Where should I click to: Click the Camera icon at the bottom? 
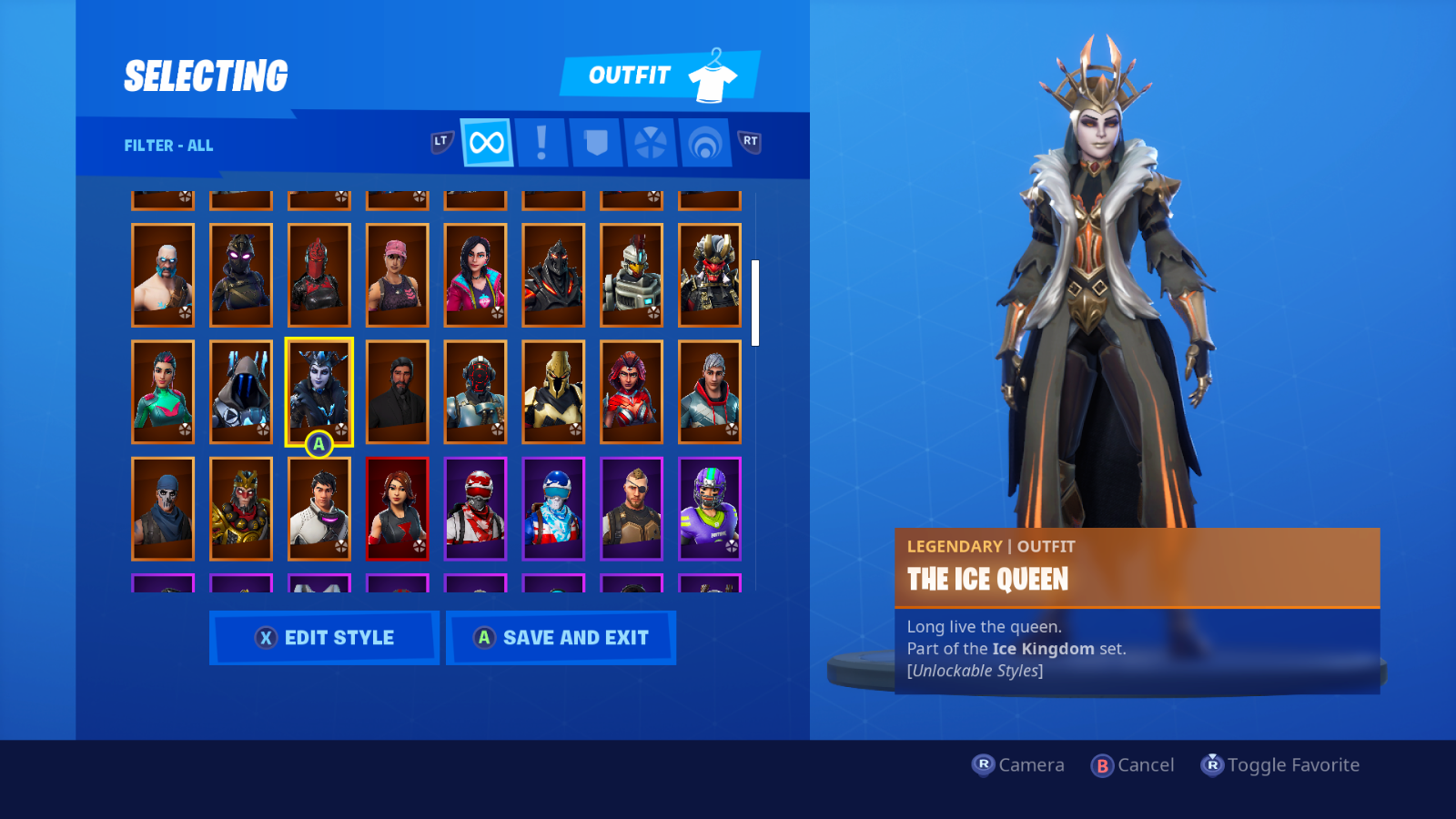pyautogui.click(x=983, y=765)
